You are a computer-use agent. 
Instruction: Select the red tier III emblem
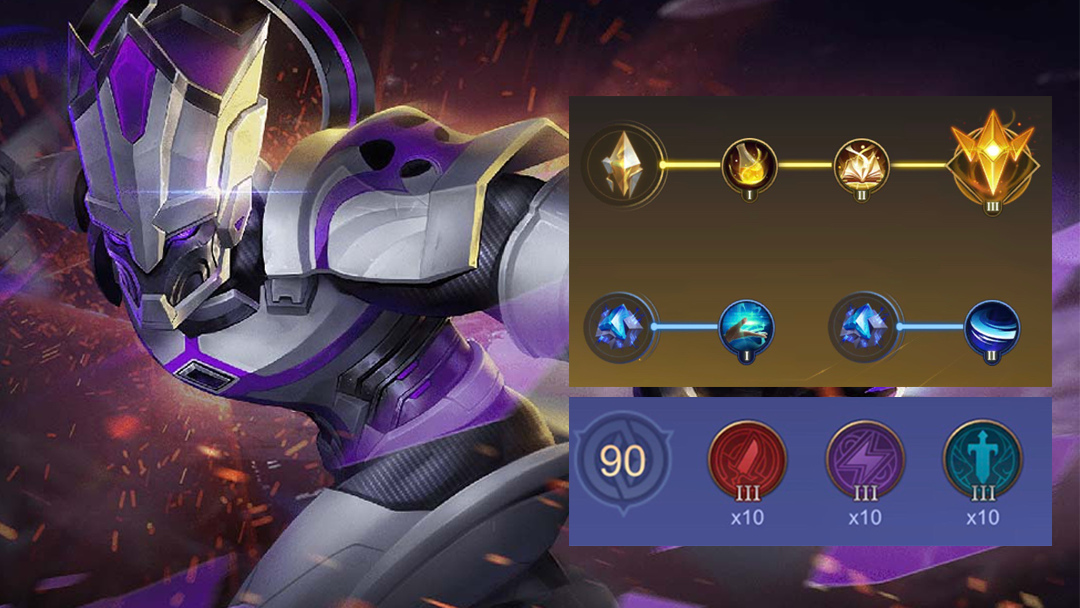pos(747,459)
